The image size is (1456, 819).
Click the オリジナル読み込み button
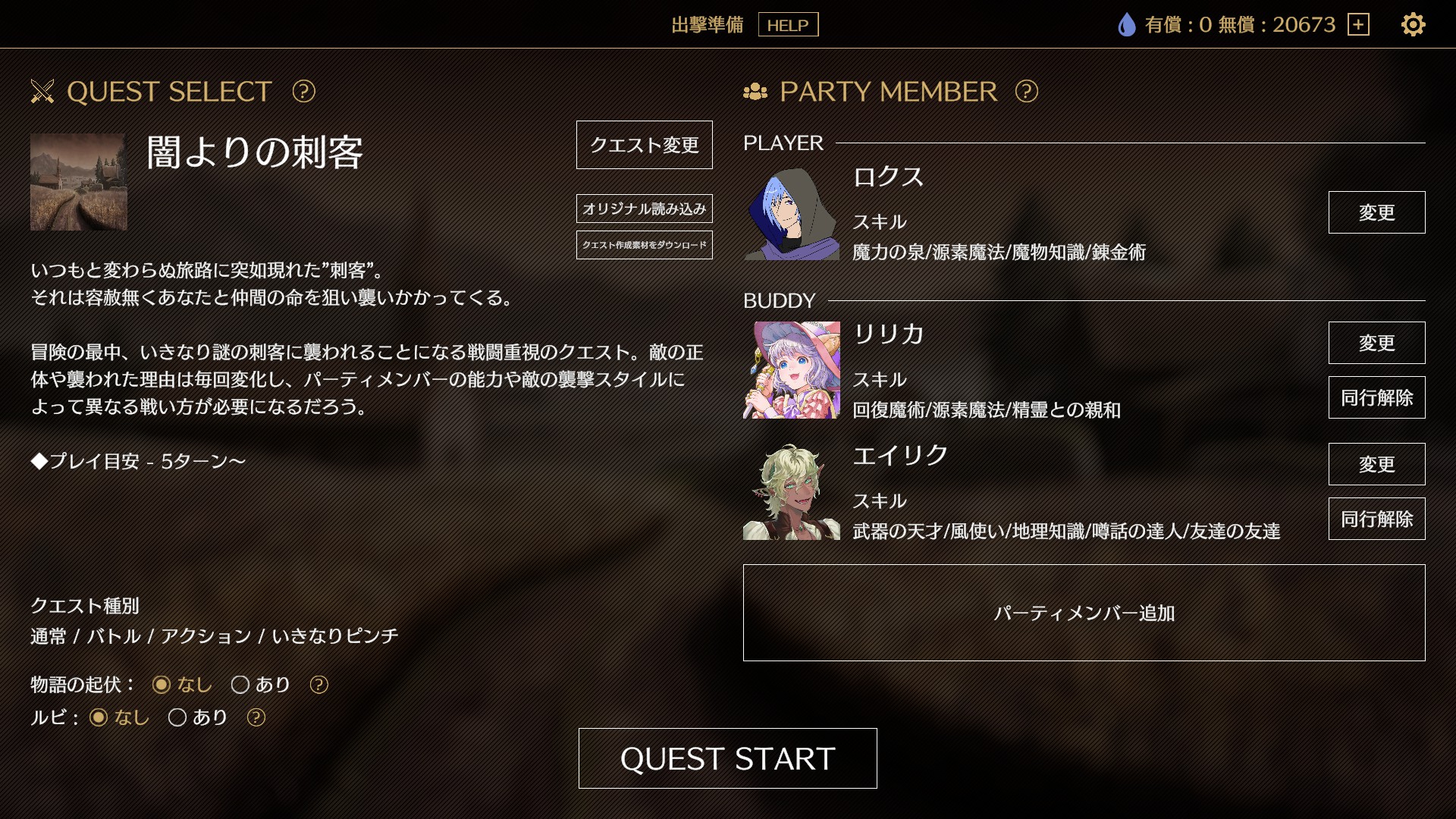(643, 207)
